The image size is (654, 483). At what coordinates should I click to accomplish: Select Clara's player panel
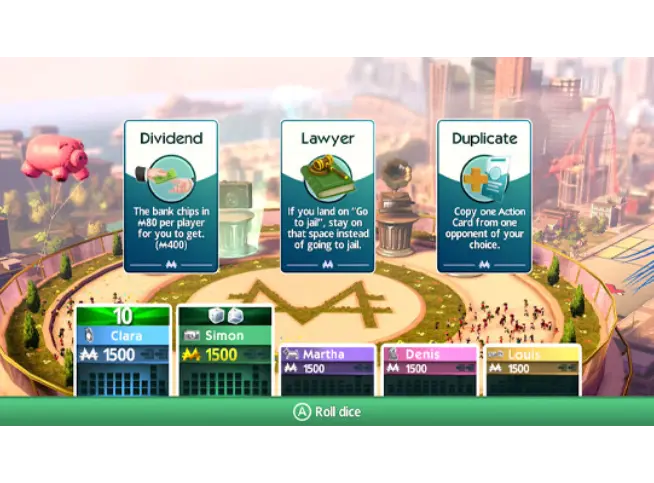[123, 350]
